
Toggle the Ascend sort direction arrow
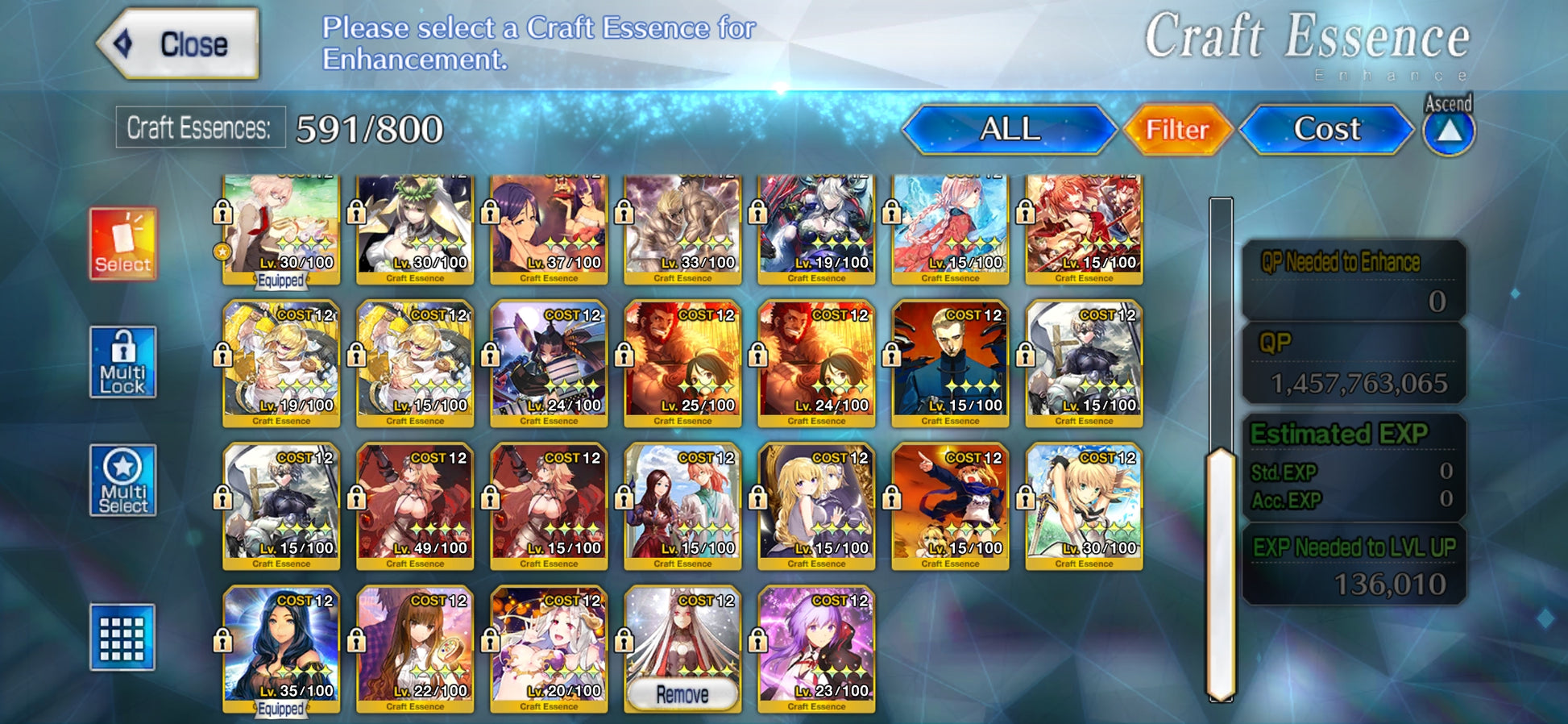click(x=1448, y=131)
